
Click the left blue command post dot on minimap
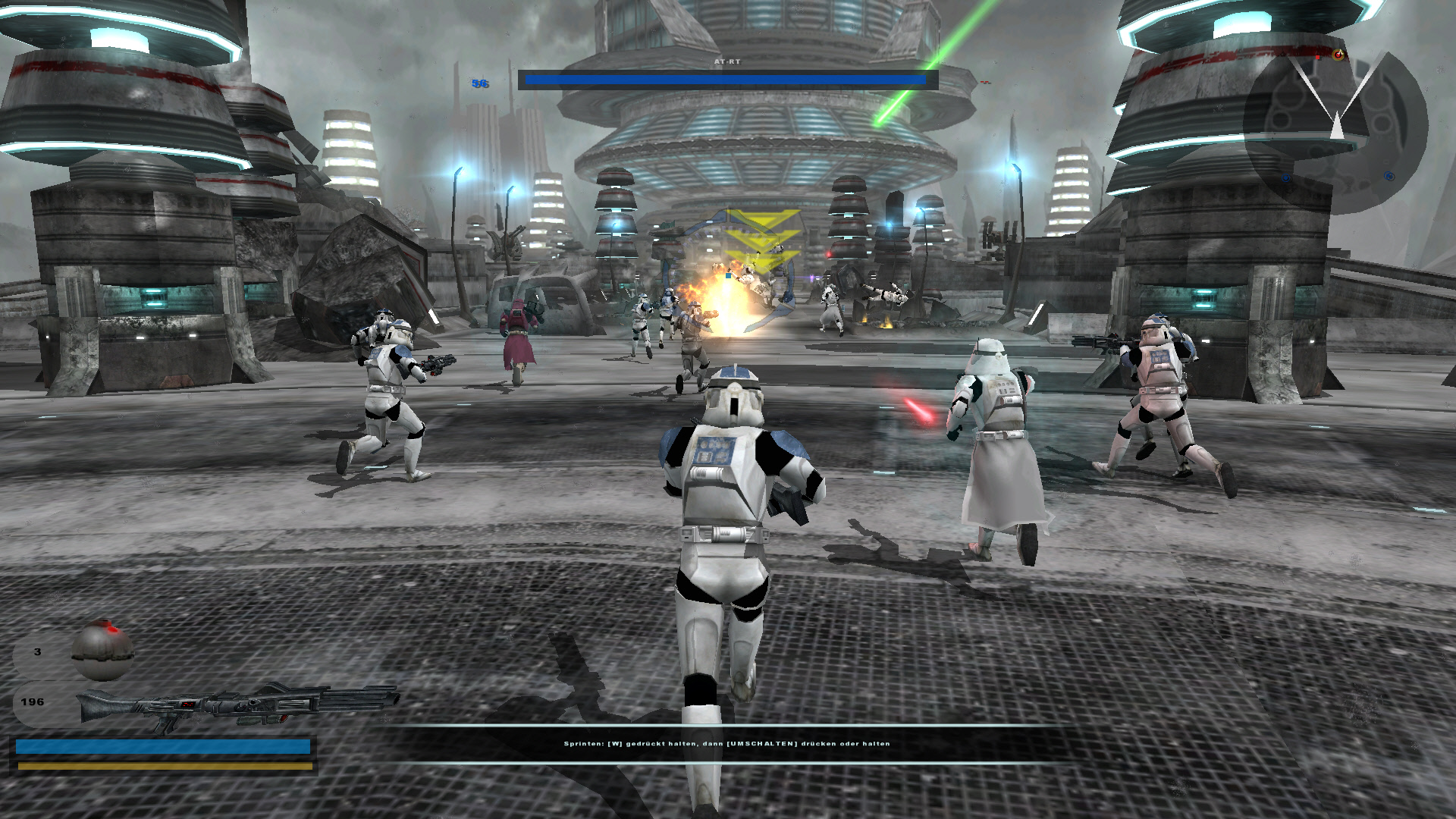[x=1286, y=178]
